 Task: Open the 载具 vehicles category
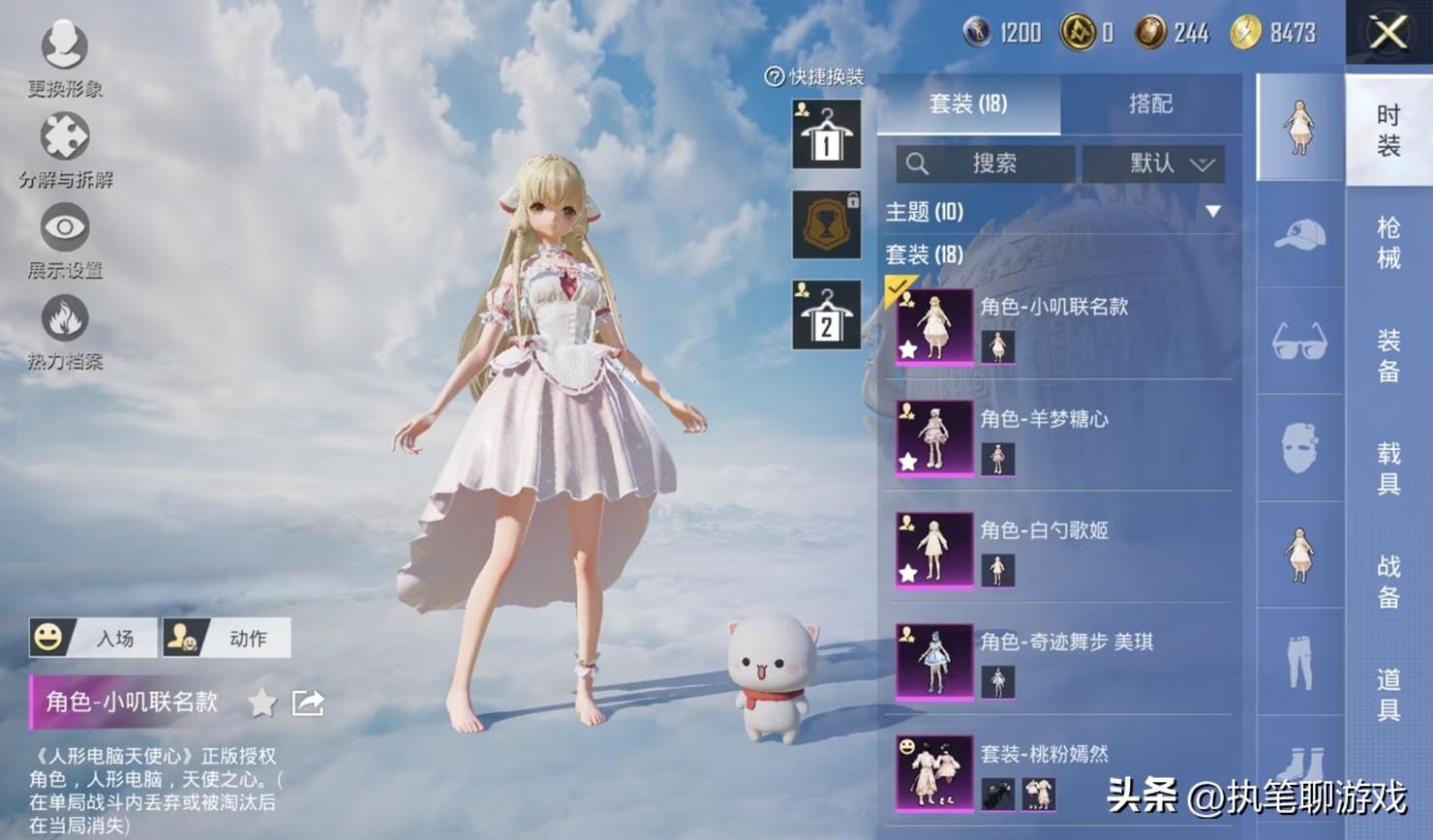pyautogui.click(x=1388, y=467)
